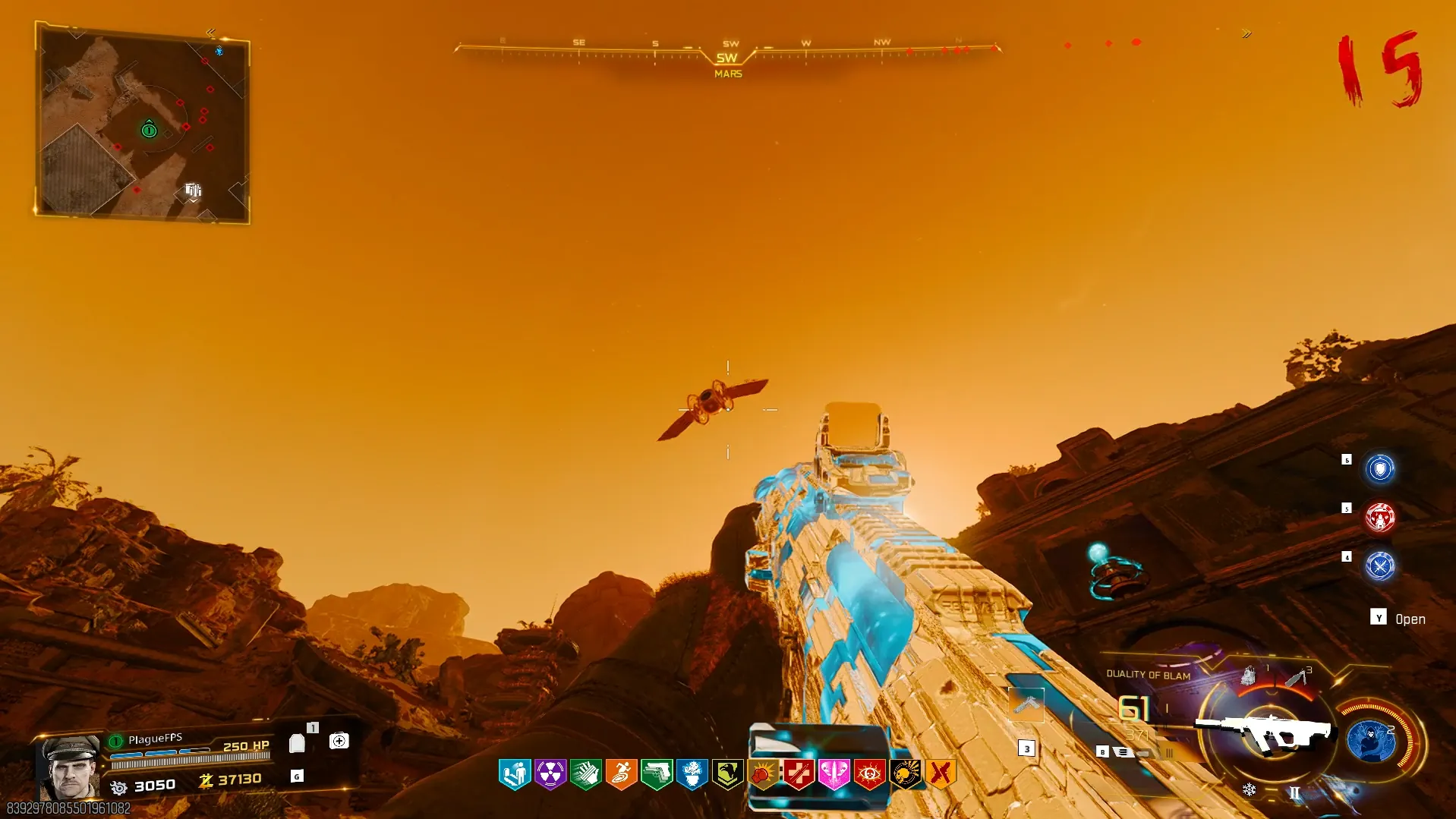
Task: Click the yellow-green raven perk icon
Action: (727, 774)
